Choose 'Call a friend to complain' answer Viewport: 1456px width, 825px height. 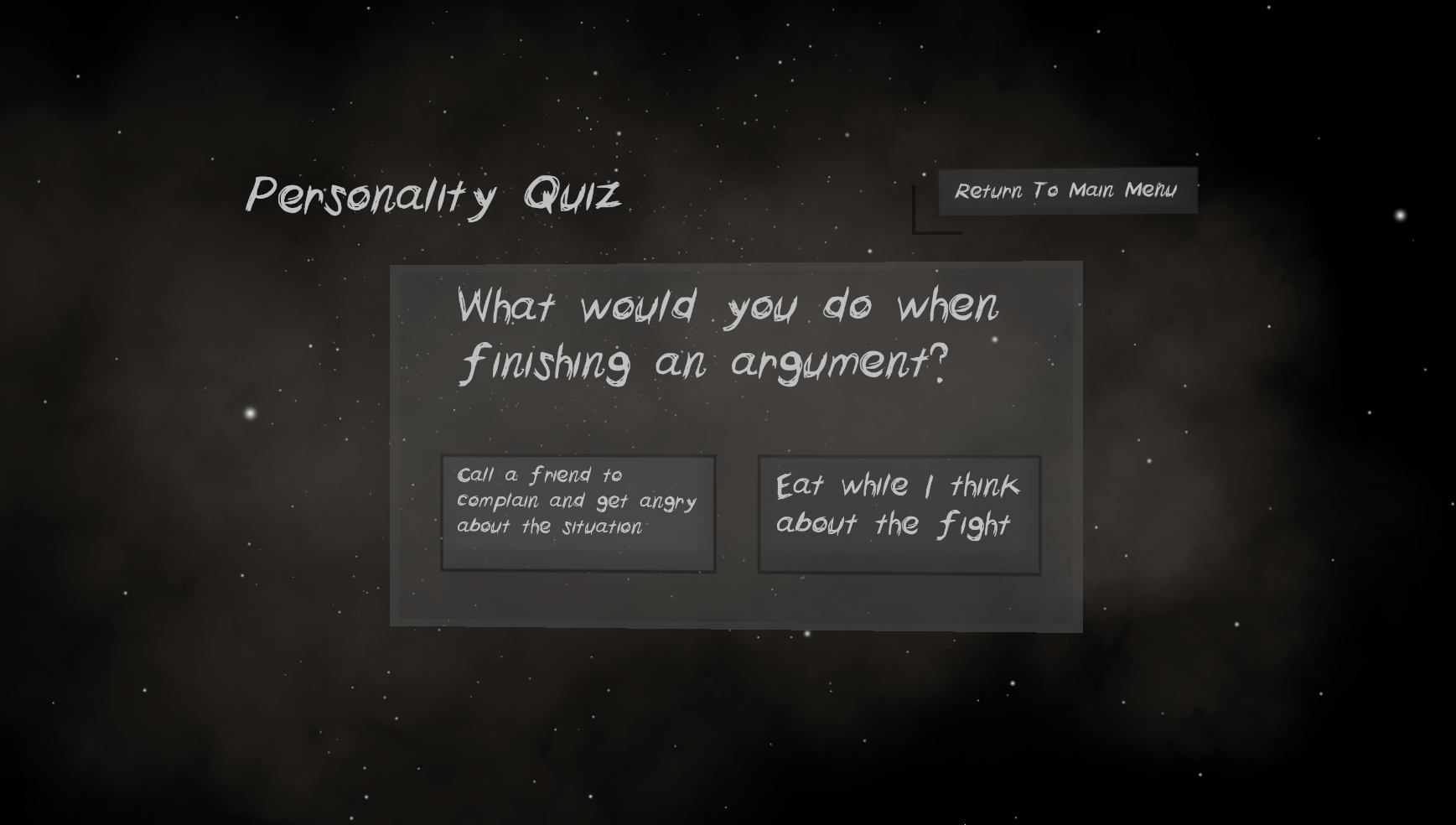pyautogui.click(x=578, y=512)
